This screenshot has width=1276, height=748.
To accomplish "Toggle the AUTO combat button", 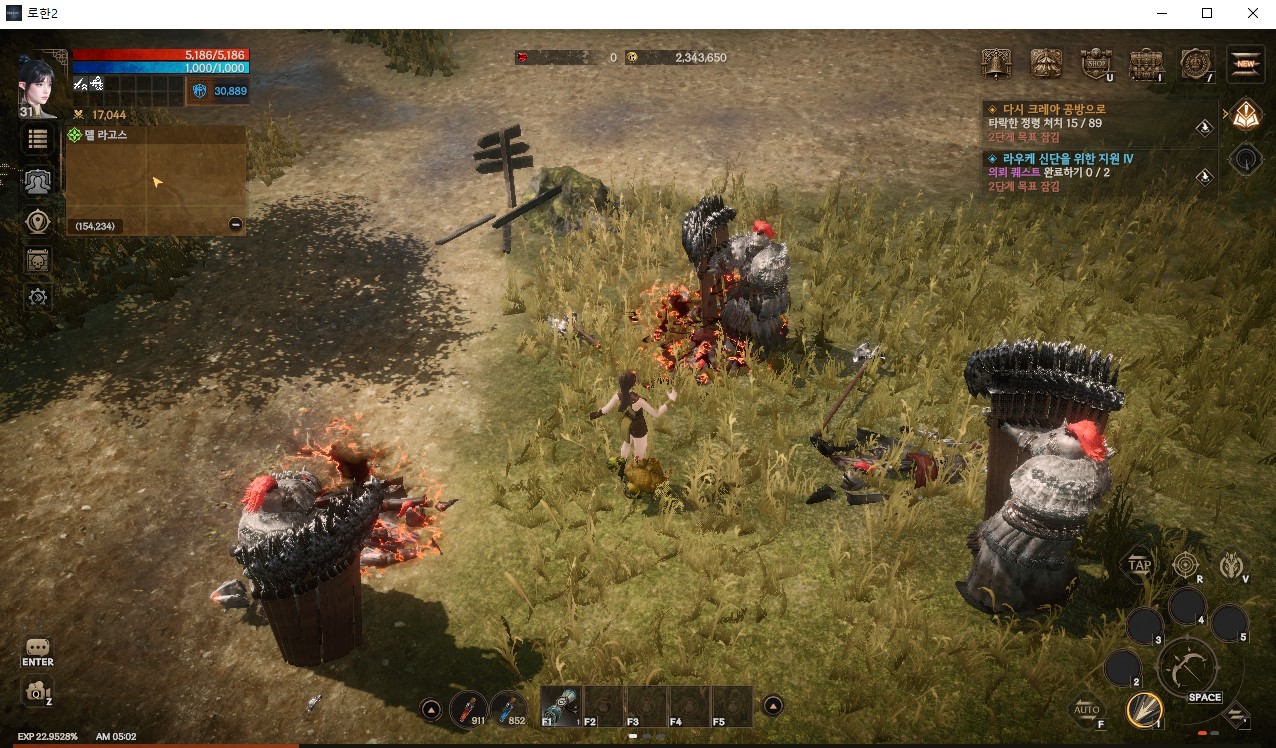I will pos(1087,709).
